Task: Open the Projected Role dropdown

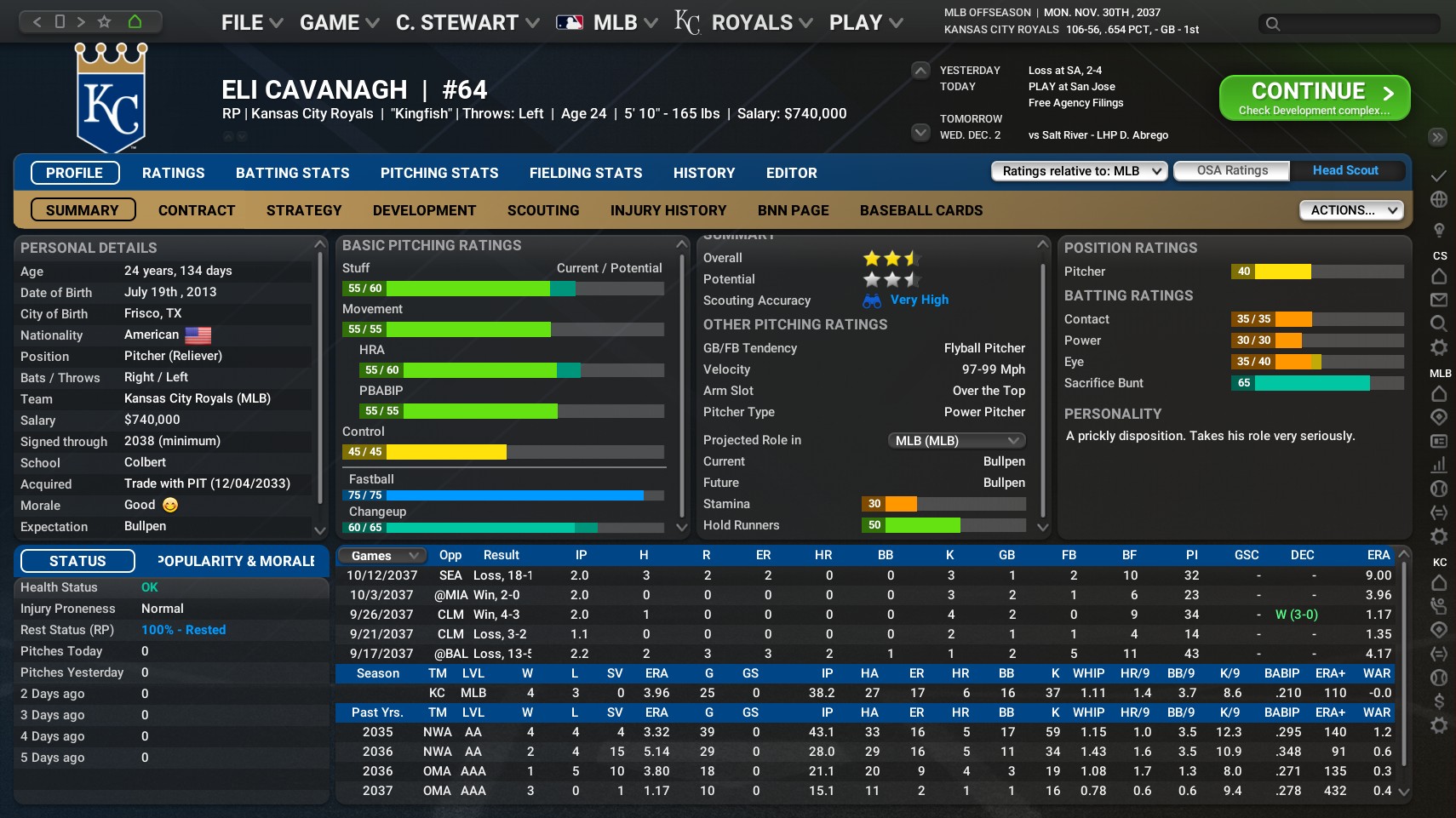Action: (x=956, y=440)
